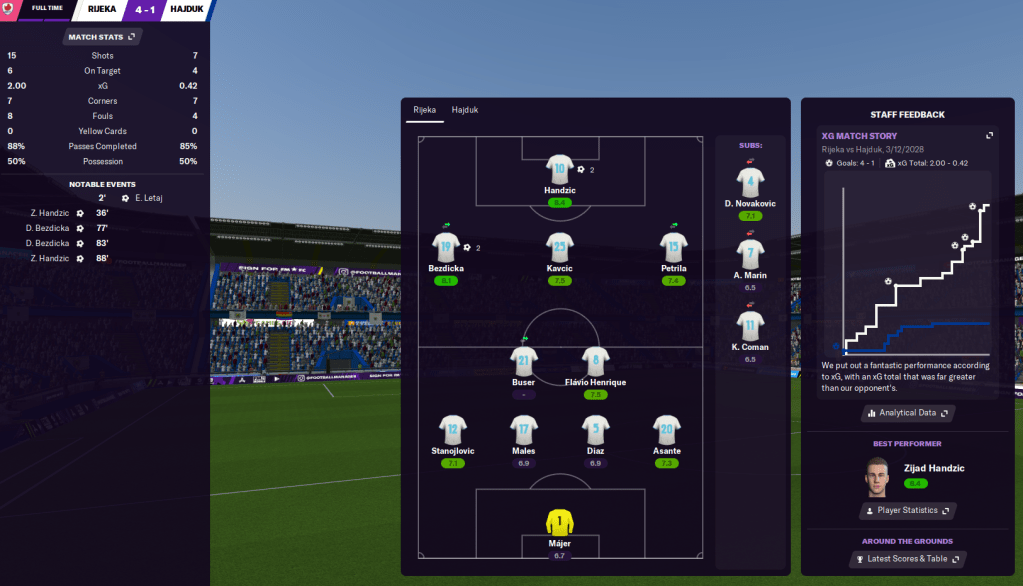View Player Statistics

(x=908, y=511)
